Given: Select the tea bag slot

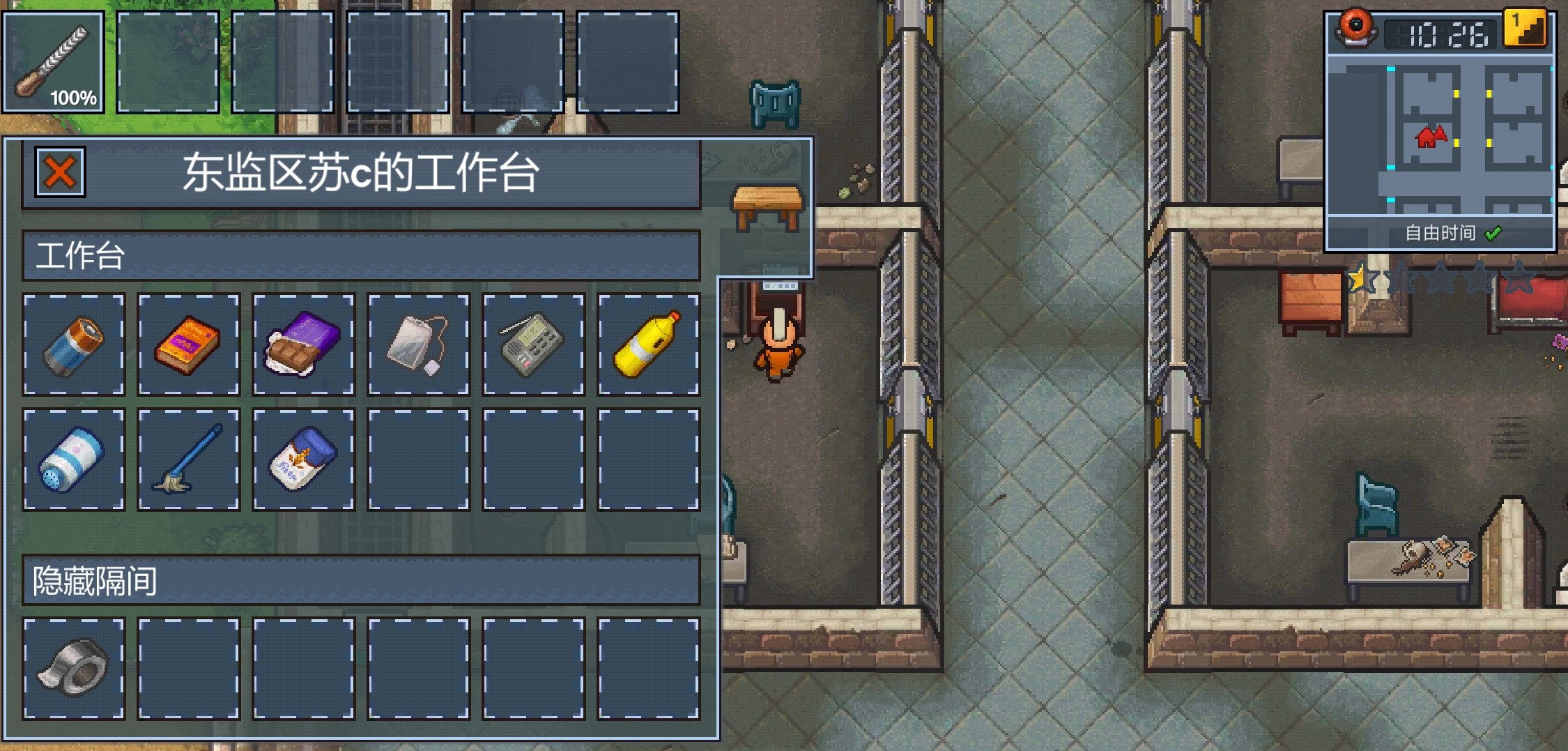Looking at the screenshot, I should [419, 344].
